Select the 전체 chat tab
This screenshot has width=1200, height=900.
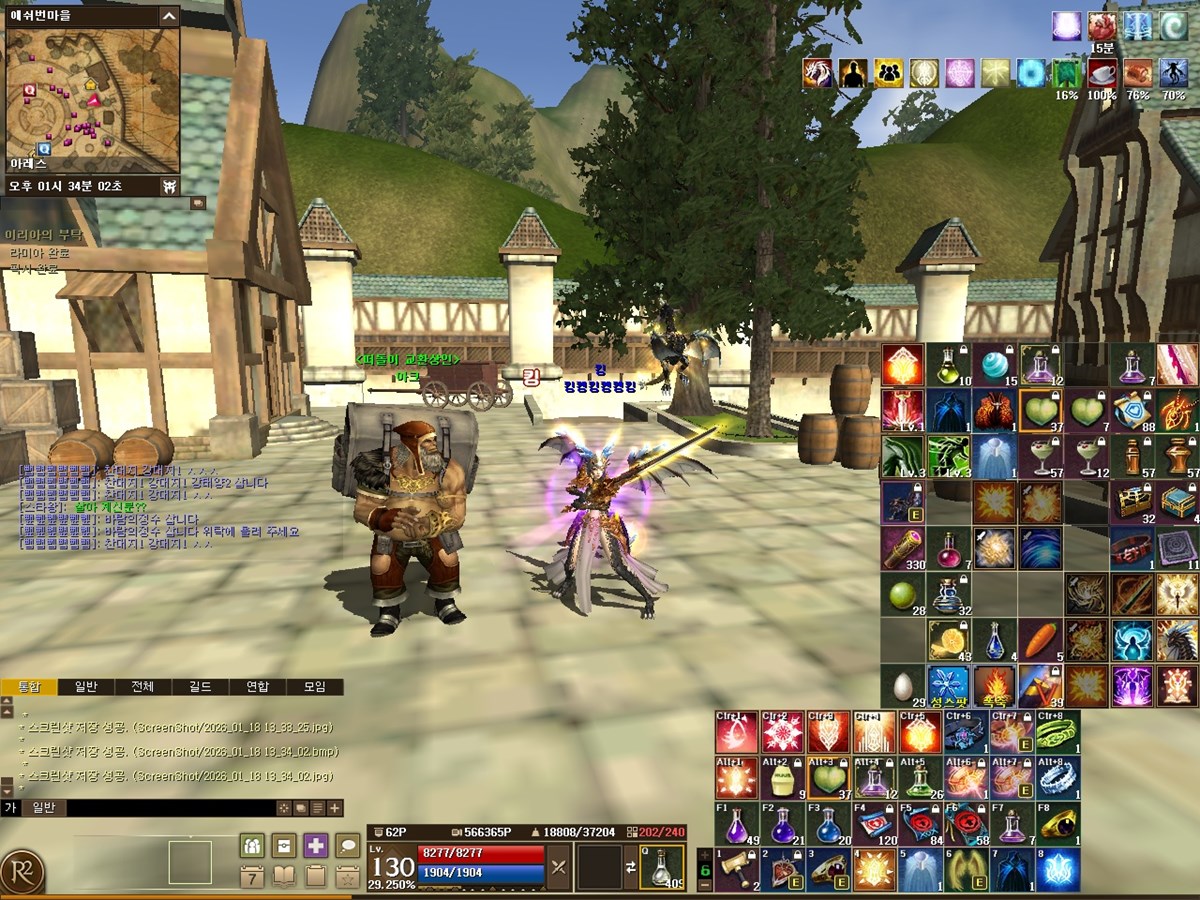tap(143, 687)
